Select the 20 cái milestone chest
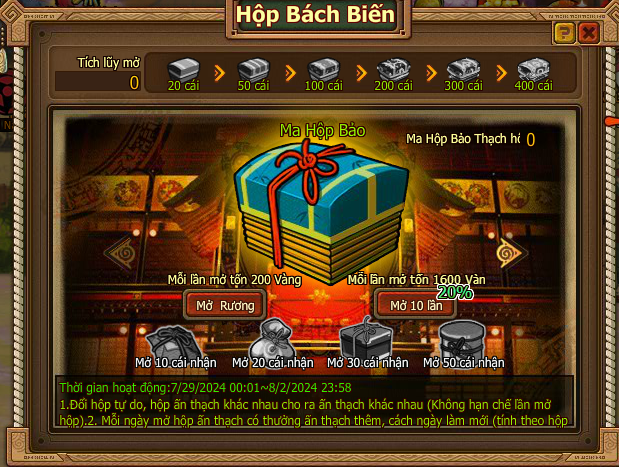This screenshot has height=467, width=619. (x=182, y=69)
